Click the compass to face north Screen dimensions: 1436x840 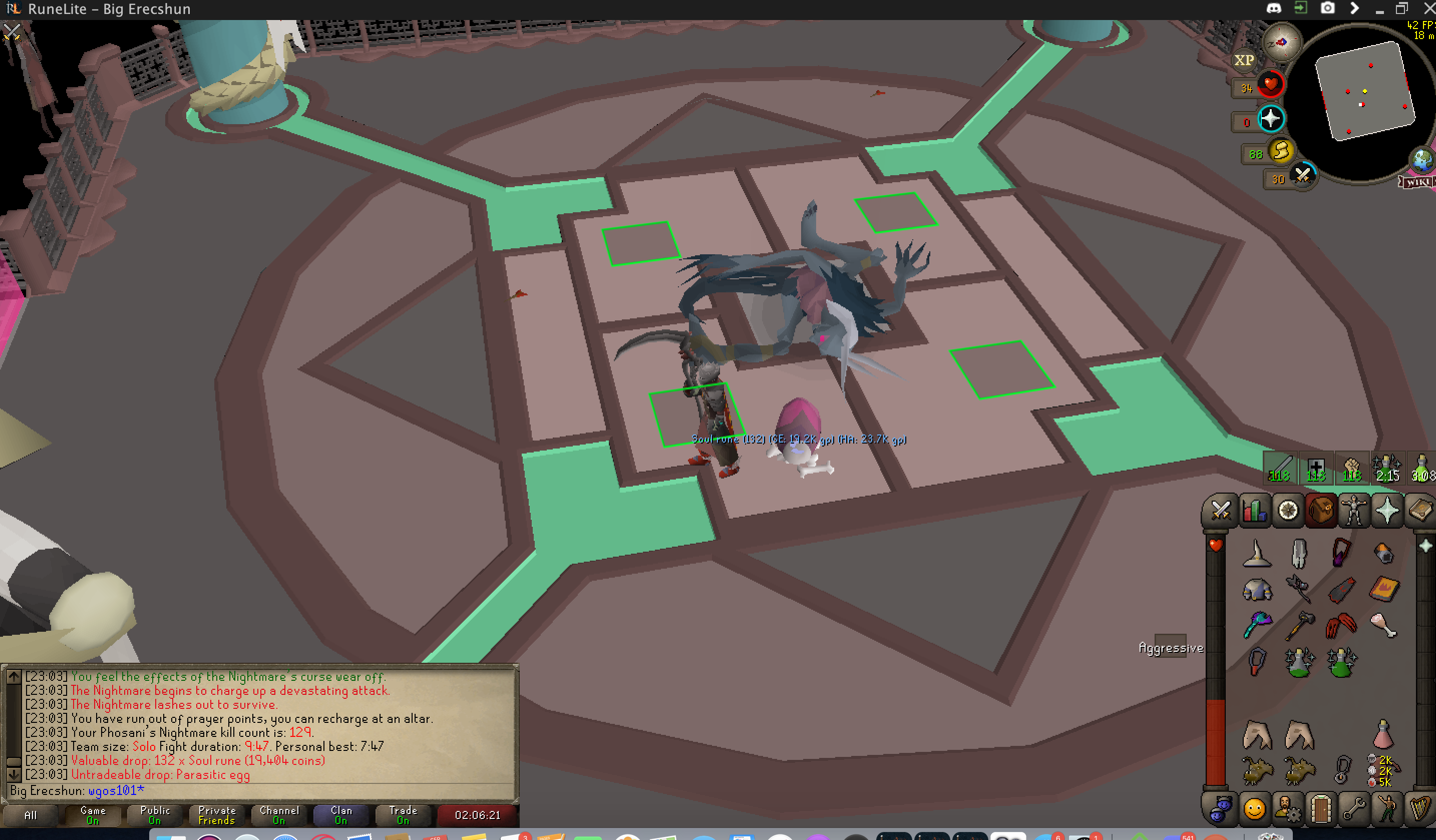[1282, 42]
